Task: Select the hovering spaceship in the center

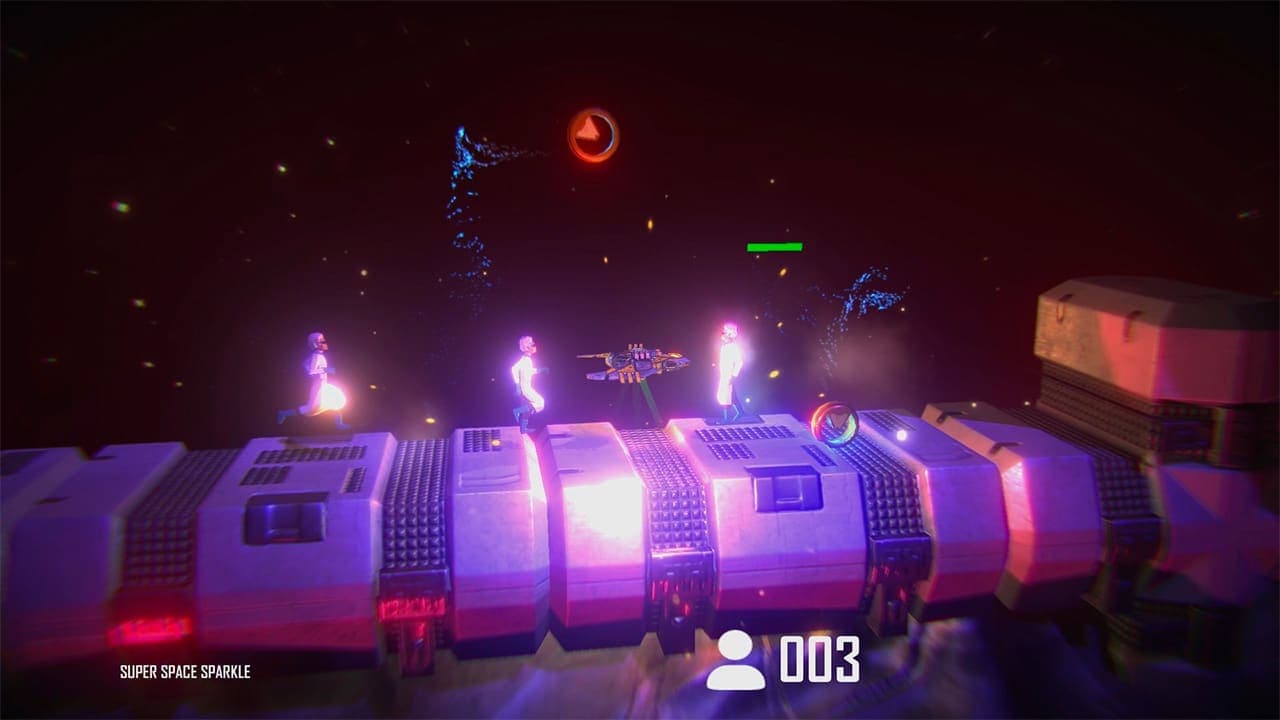Action: coord(635,362)
